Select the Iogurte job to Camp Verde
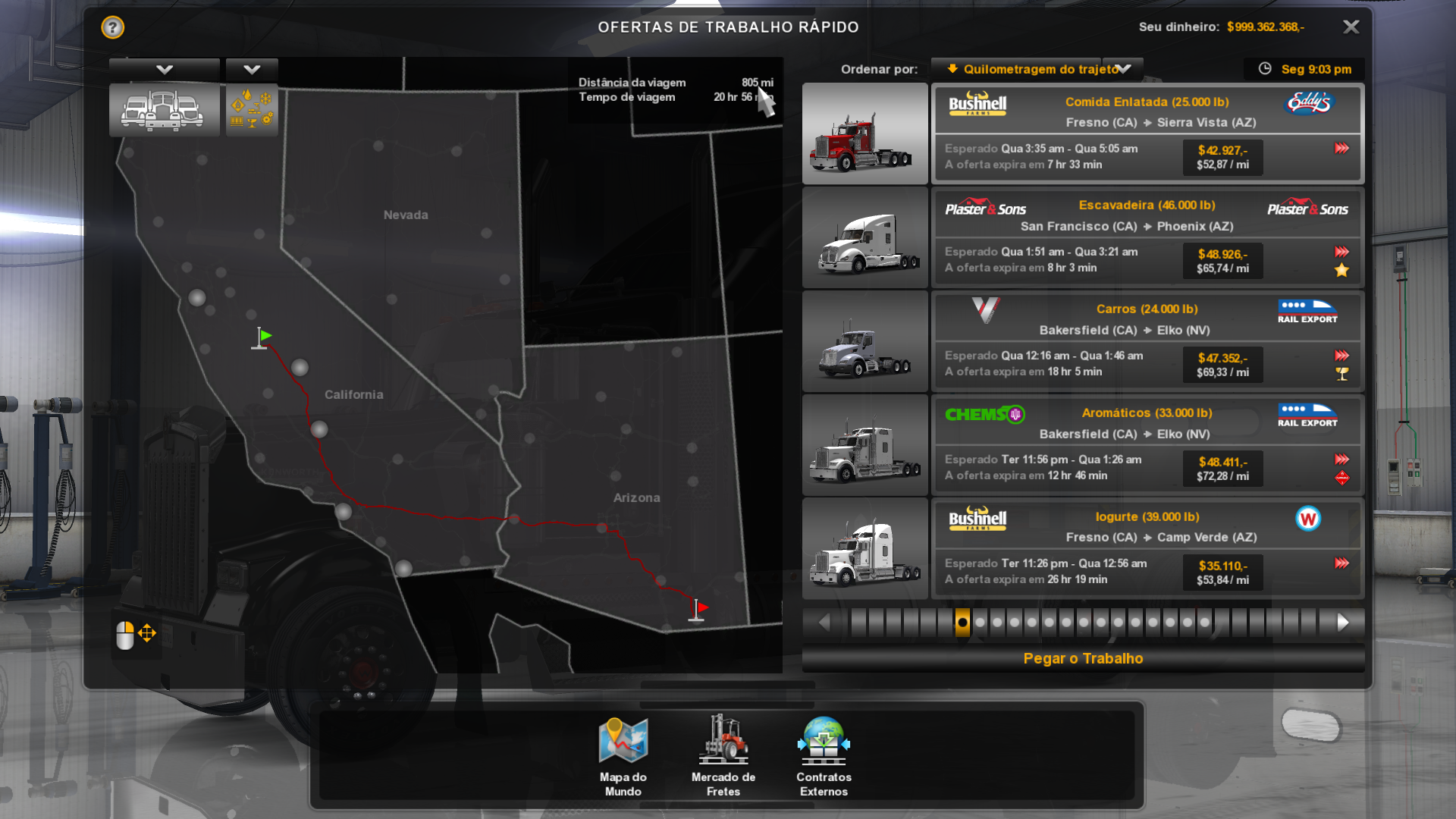Image resolution: width=1456 pixels, height=819 pixels. pos(1147,549)
